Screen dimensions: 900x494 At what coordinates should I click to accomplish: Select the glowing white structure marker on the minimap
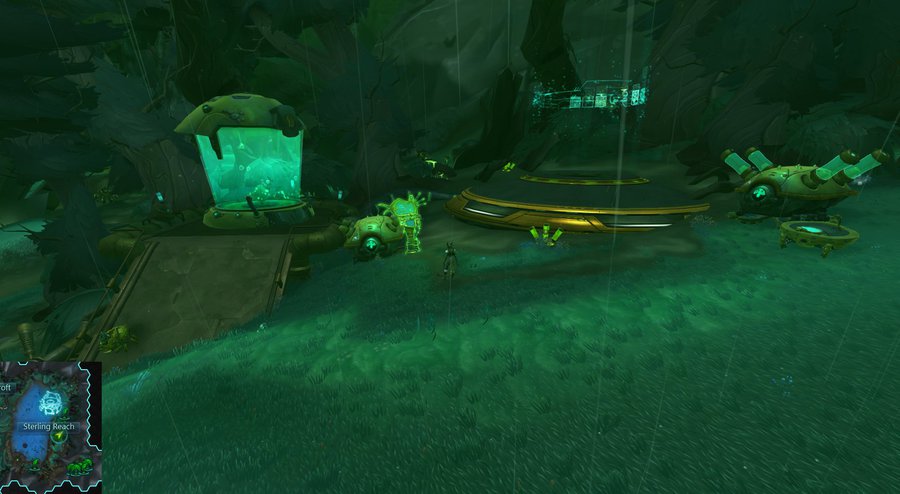click(49, 404)
